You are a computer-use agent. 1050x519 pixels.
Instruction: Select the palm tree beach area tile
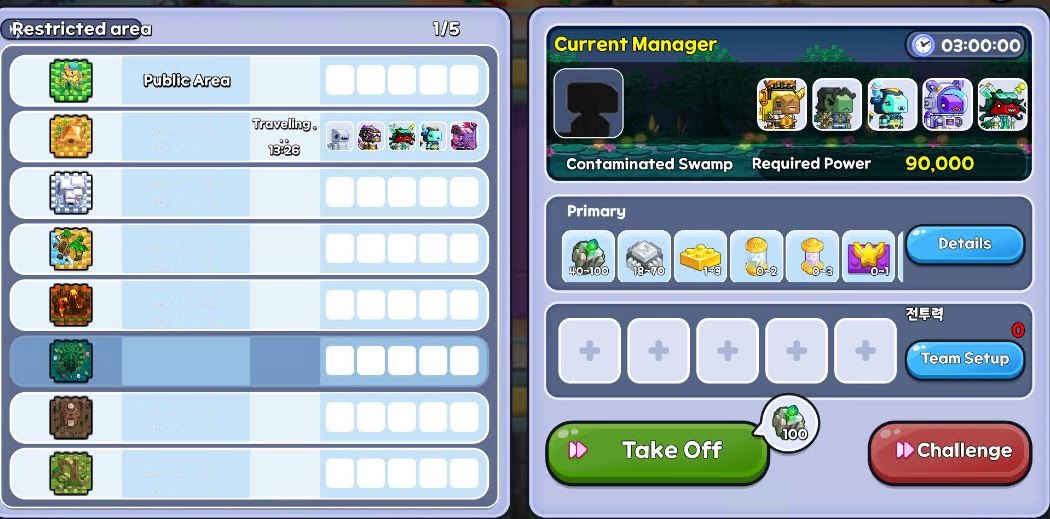[x=70, y=249]
